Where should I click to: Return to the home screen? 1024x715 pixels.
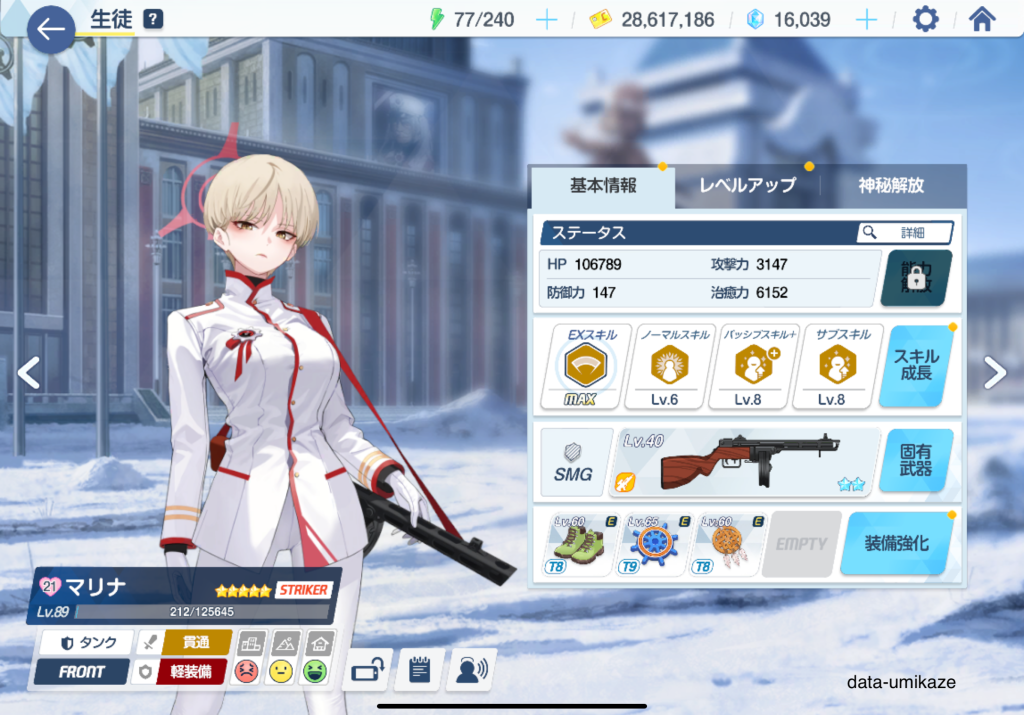click(982, 20)
